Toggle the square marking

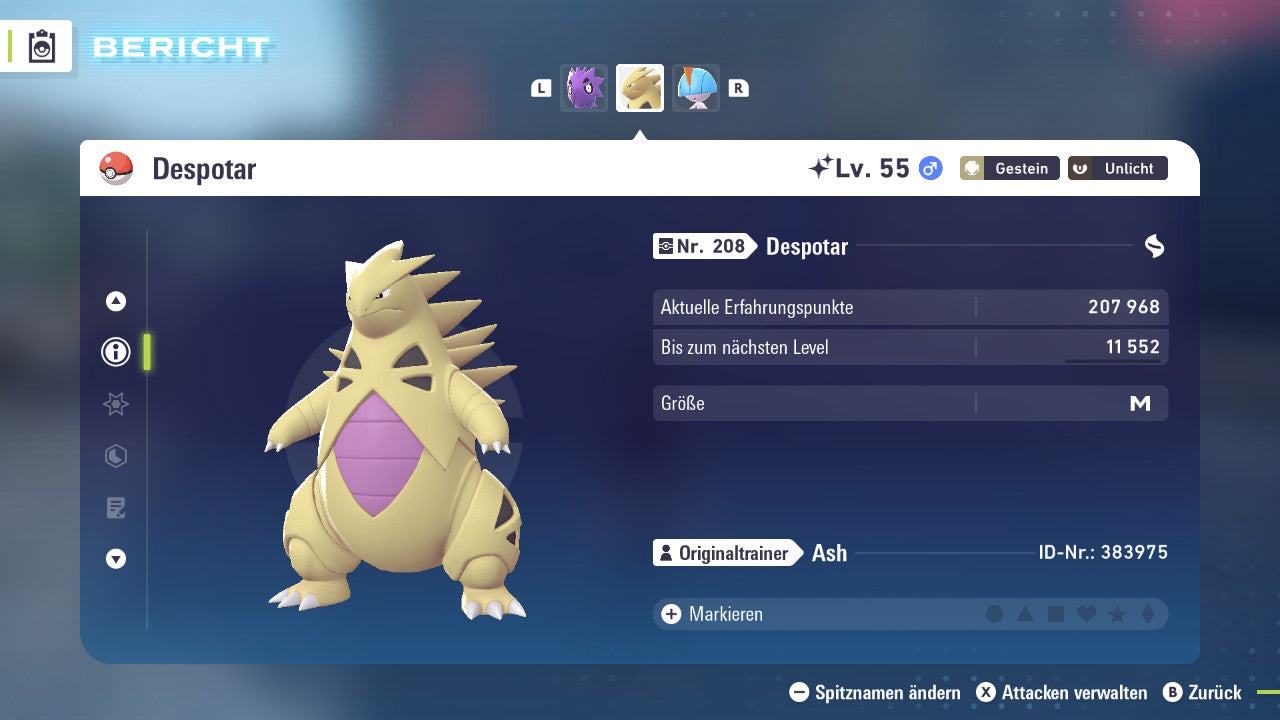coord(1056,614)
